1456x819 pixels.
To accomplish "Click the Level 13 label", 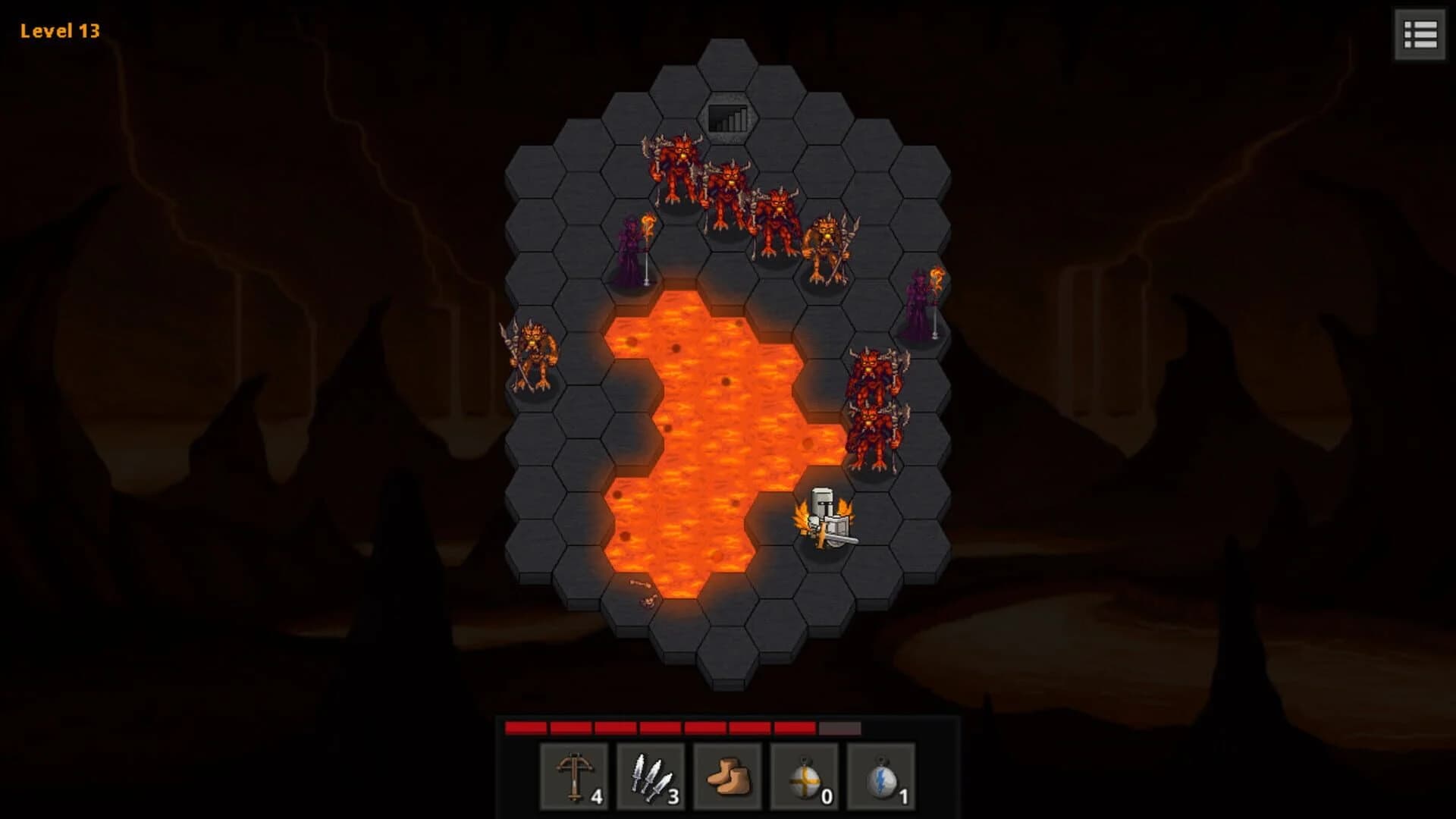I will tap(58, 32).
